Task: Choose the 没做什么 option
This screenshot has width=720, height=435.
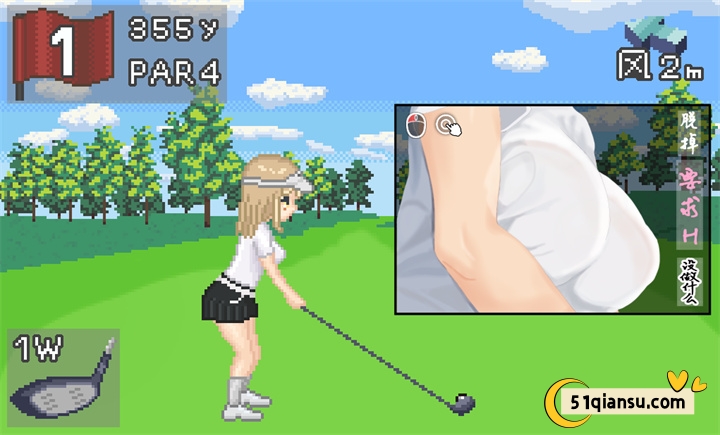Action: (x=690, y=282)
